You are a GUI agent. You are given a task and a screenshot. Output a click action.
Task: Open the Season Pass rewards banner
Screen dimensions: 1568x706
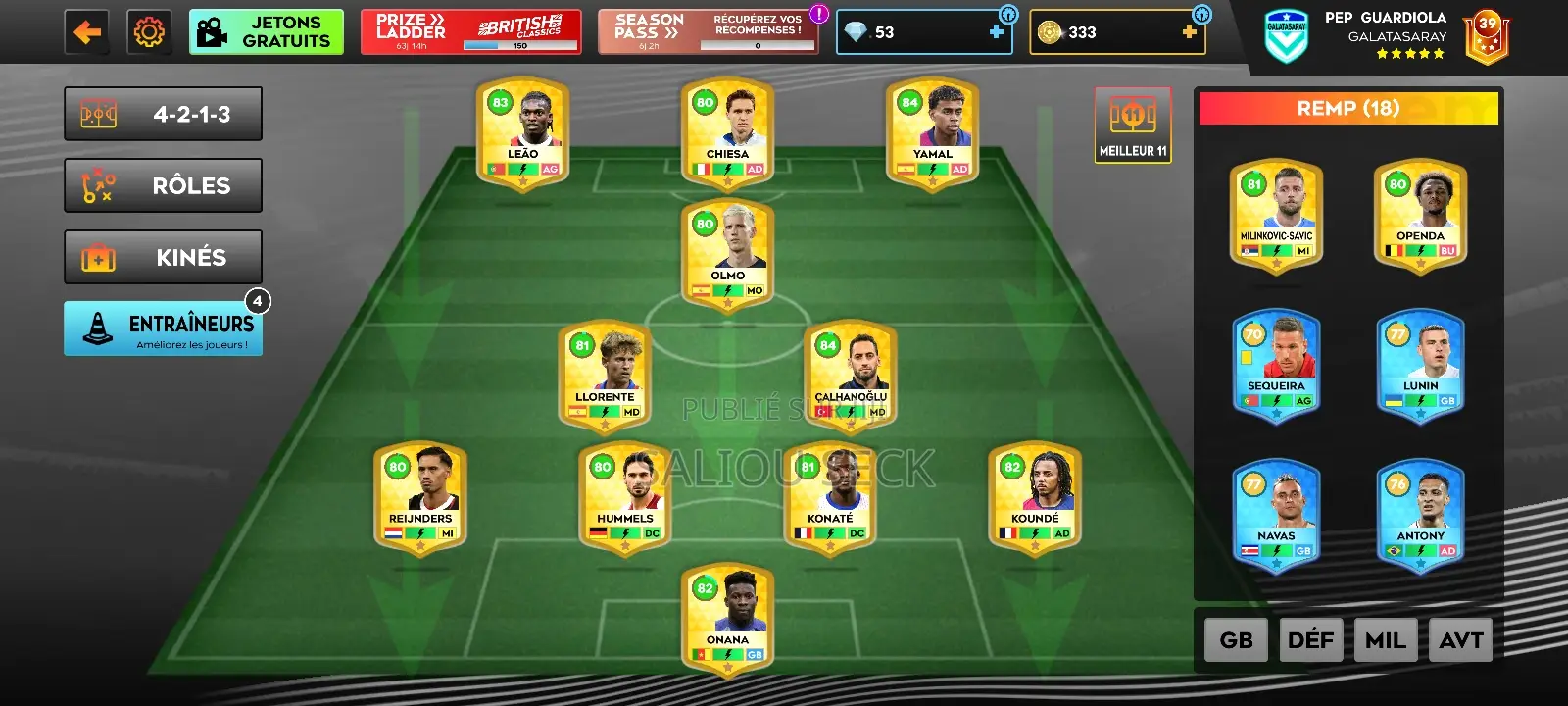(x=708, y=32)
